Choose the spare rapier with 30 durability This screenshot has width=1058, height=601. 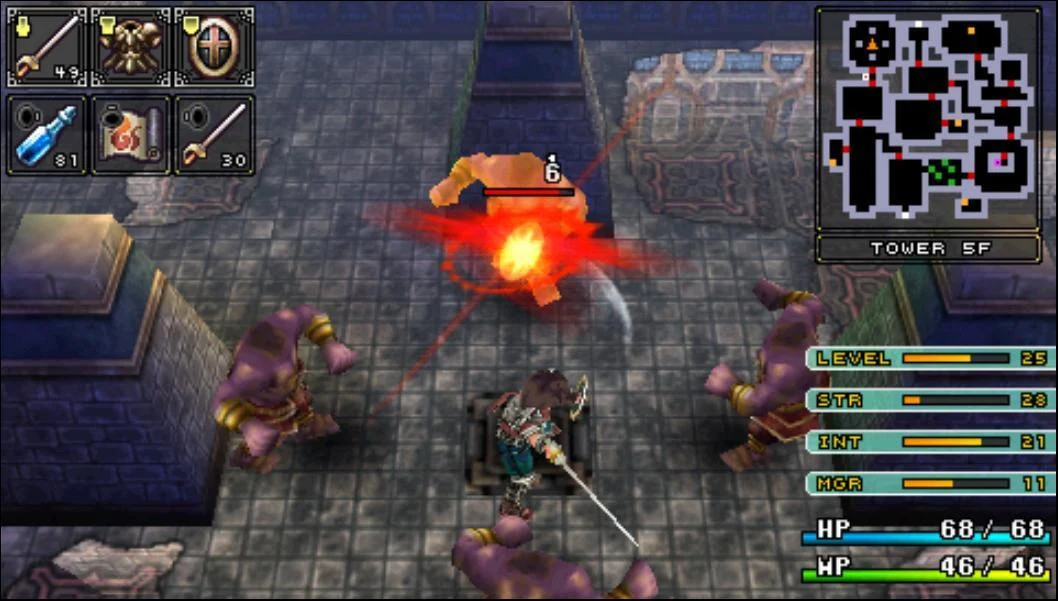point(214,135)
